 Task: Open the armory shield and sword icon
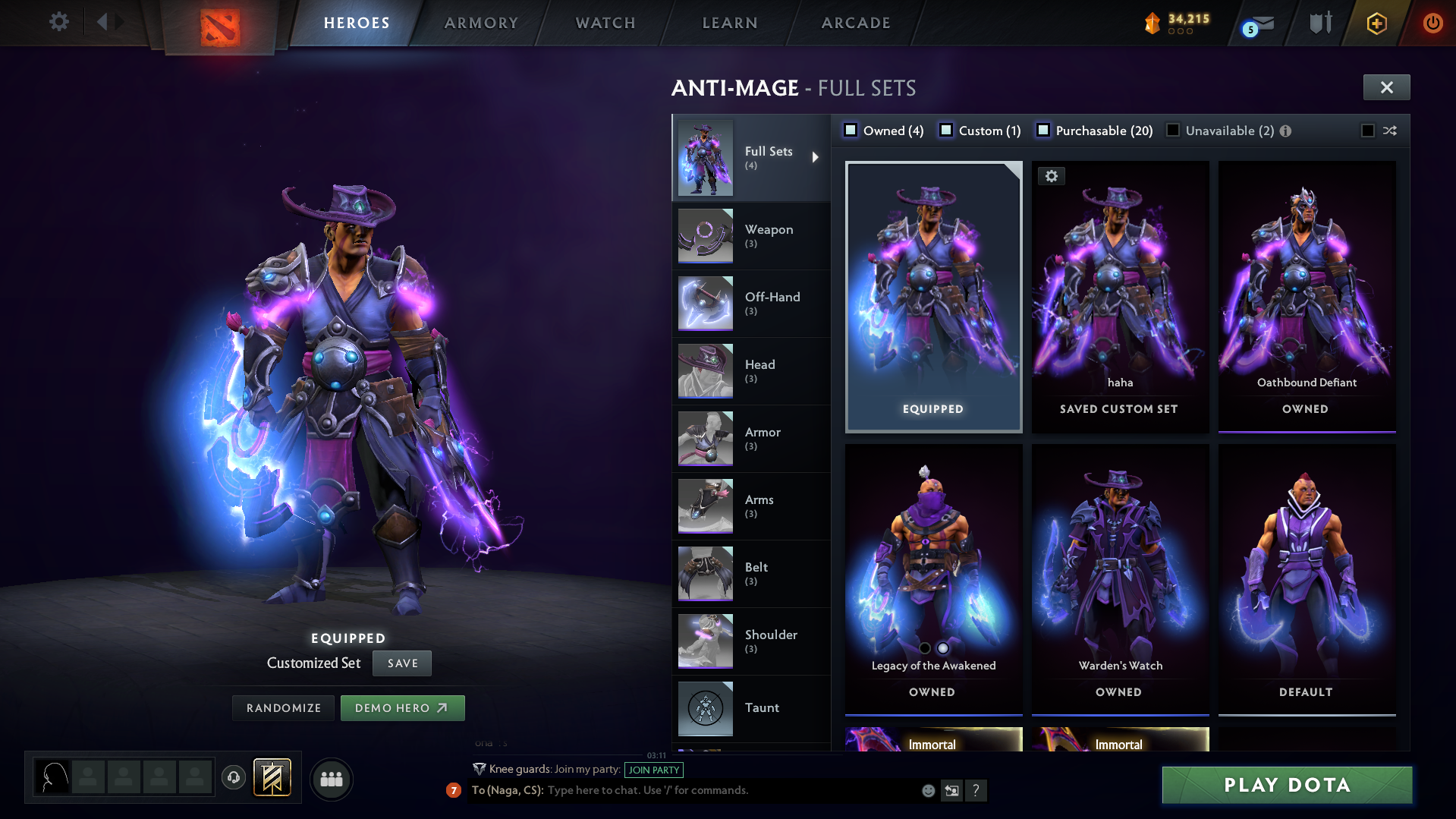[1319, 23]
